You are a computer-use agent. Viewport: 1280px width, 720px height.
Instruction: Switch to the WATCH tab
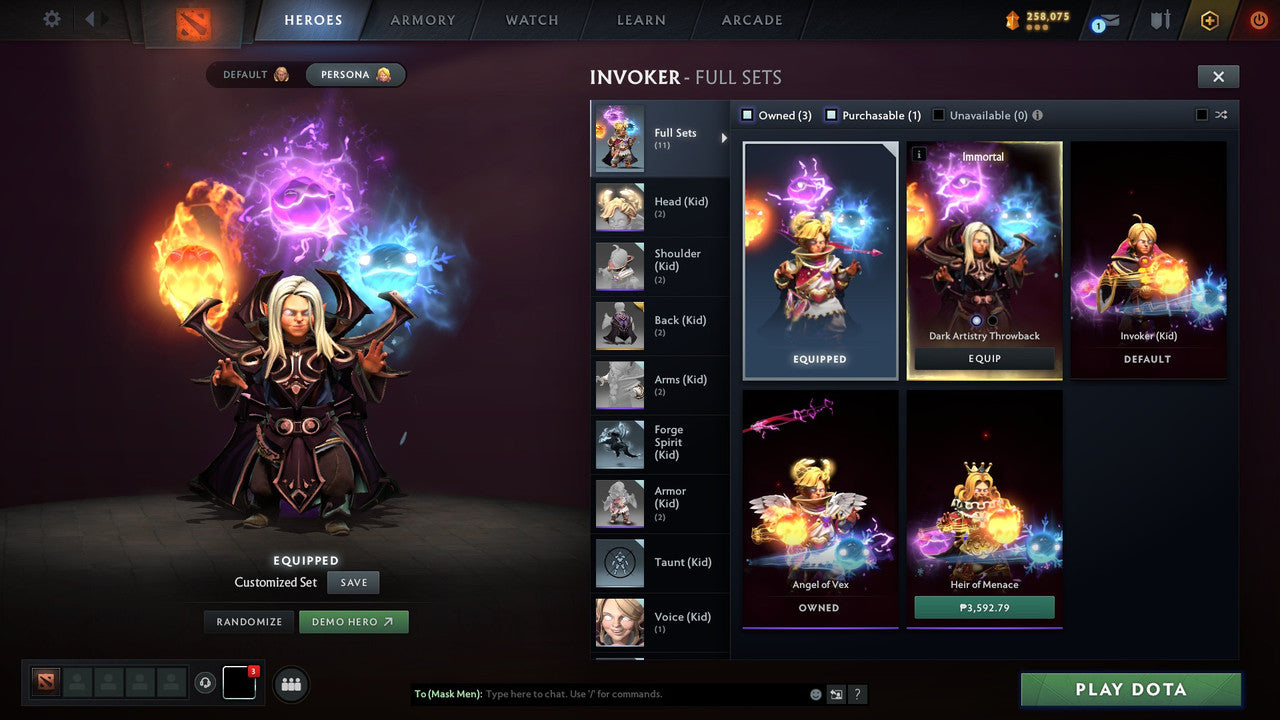531,20
